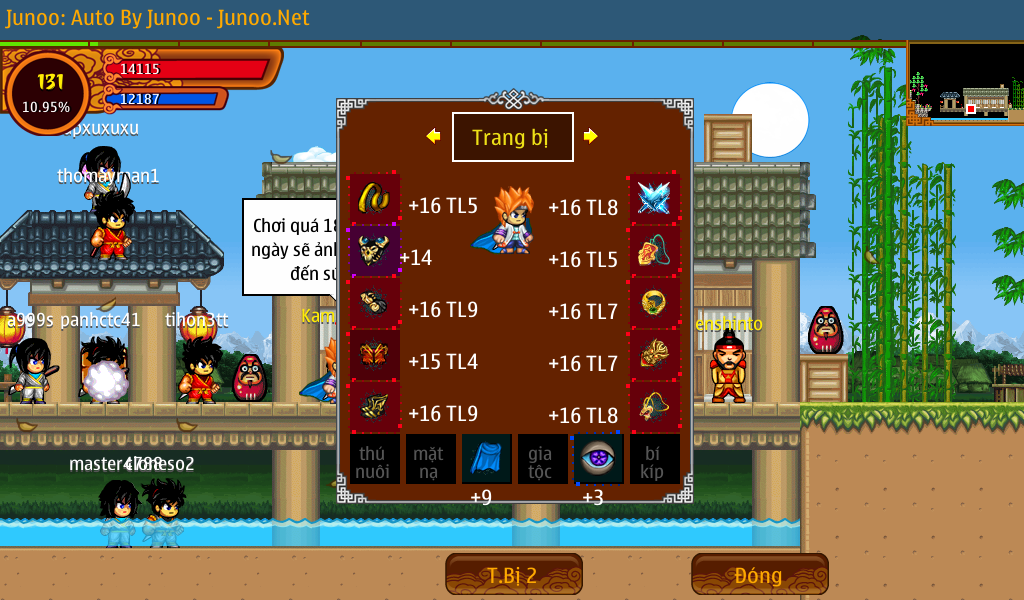Pick the gold ring slot +16 TL7
This screenshot has height=600, width=1024.
click(654, 302)
